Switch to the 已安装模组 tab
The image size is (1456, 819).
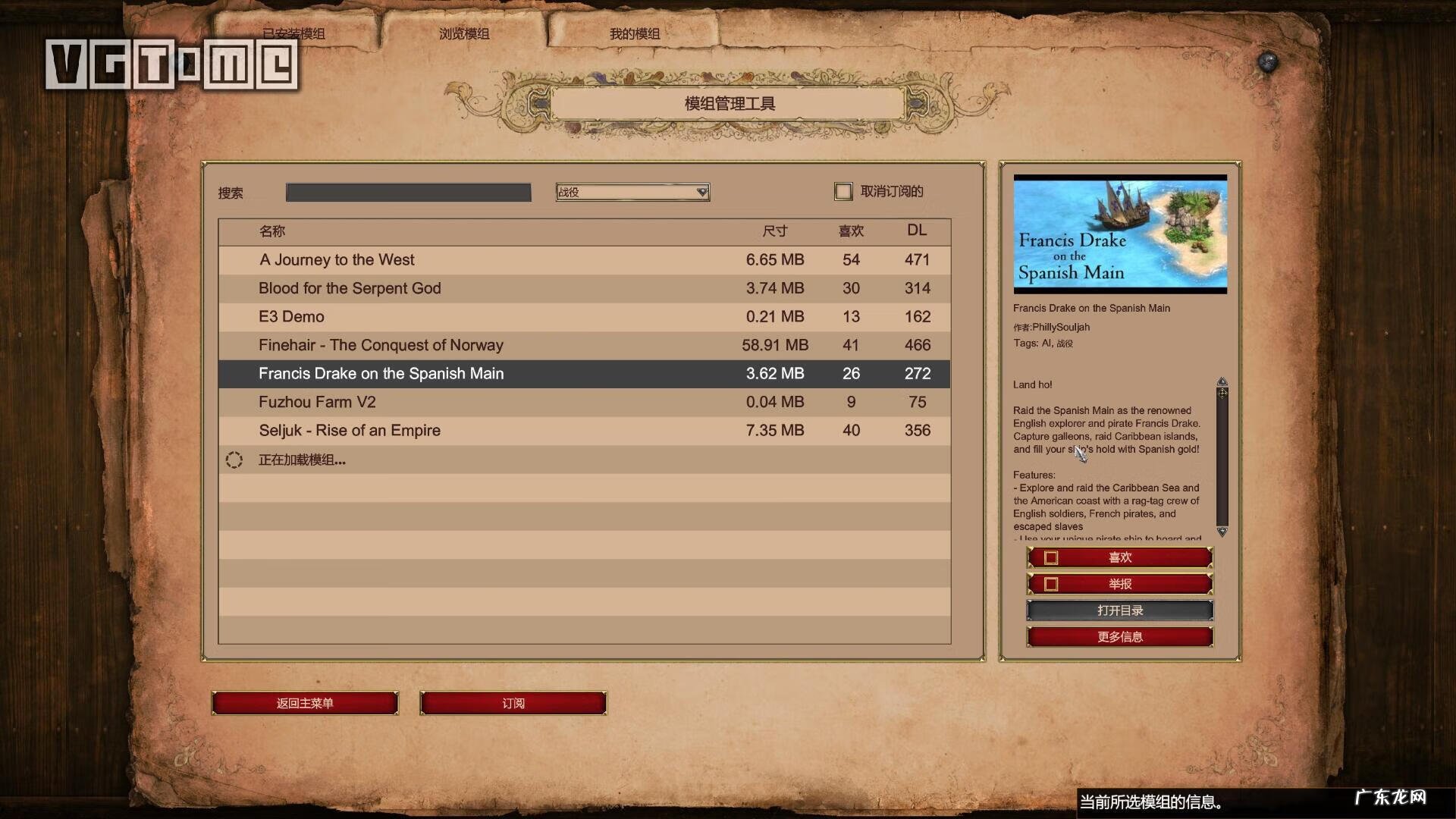coord(294,33)
